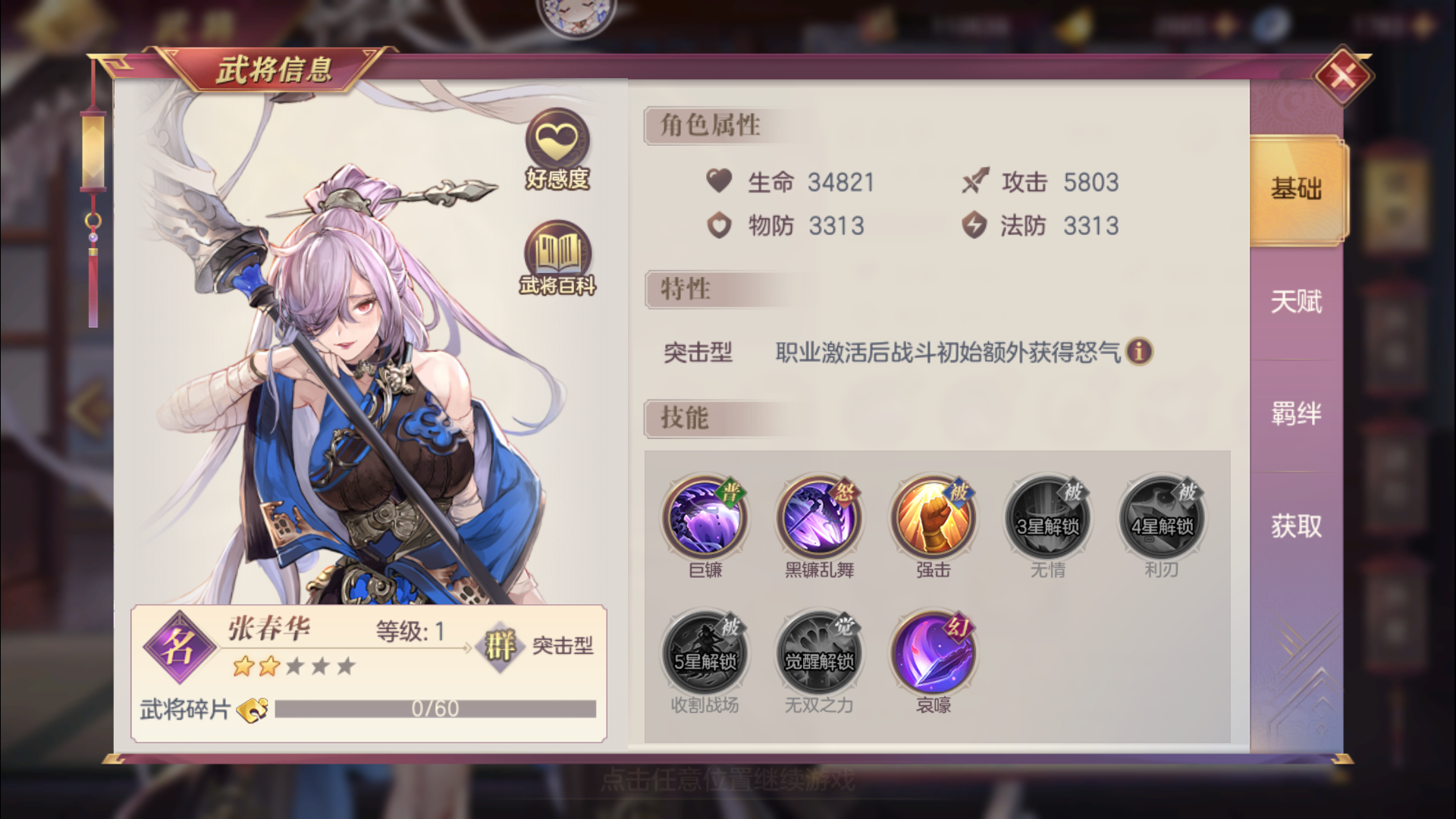
Task: Inspect the 强击 passive skill icon
Action: [x=933, y=518]
